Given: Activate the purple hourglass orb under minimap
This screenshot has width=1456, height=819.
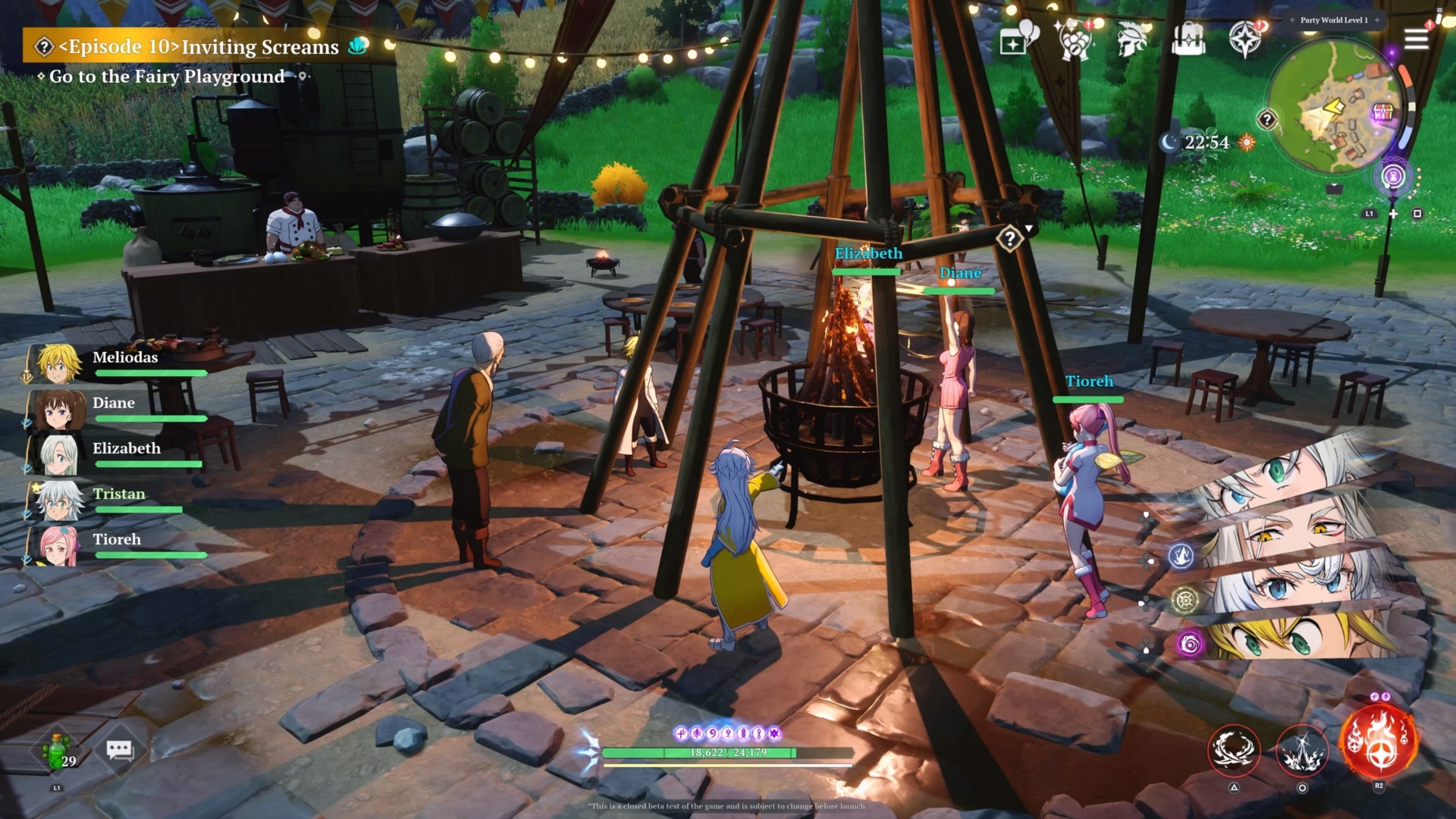Looking at the screenshot, I should [1392, 177].
